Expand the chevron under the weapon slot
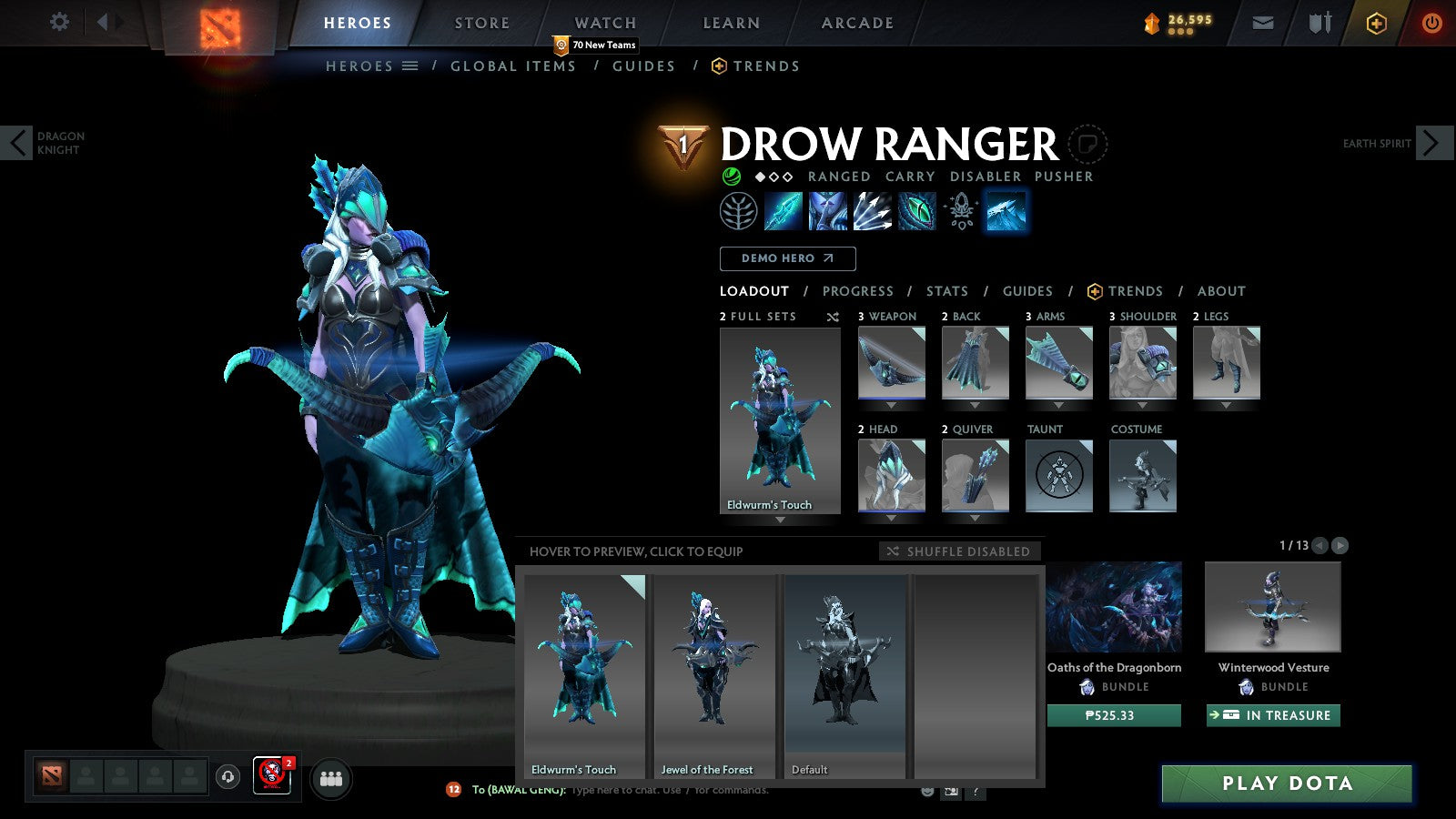 890,404
